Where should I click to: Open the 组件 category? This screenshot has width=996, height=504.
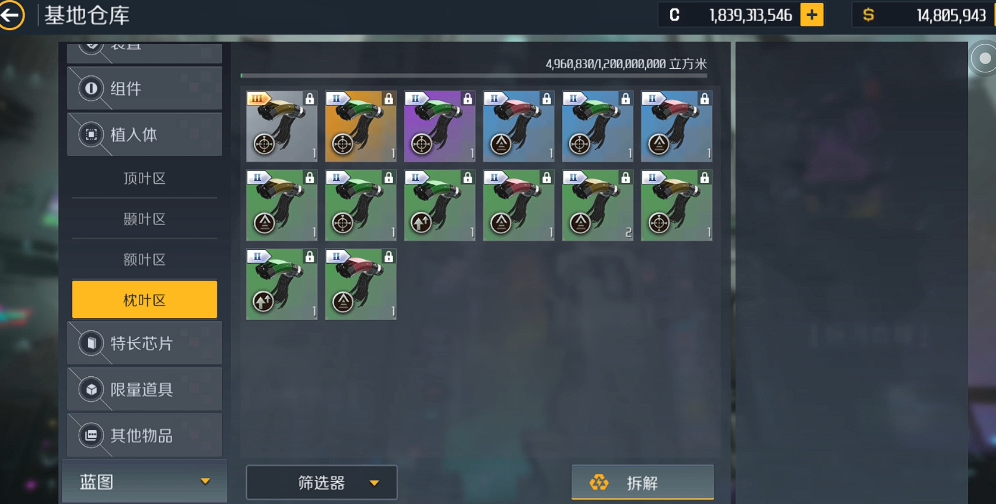tap(144, 89)
